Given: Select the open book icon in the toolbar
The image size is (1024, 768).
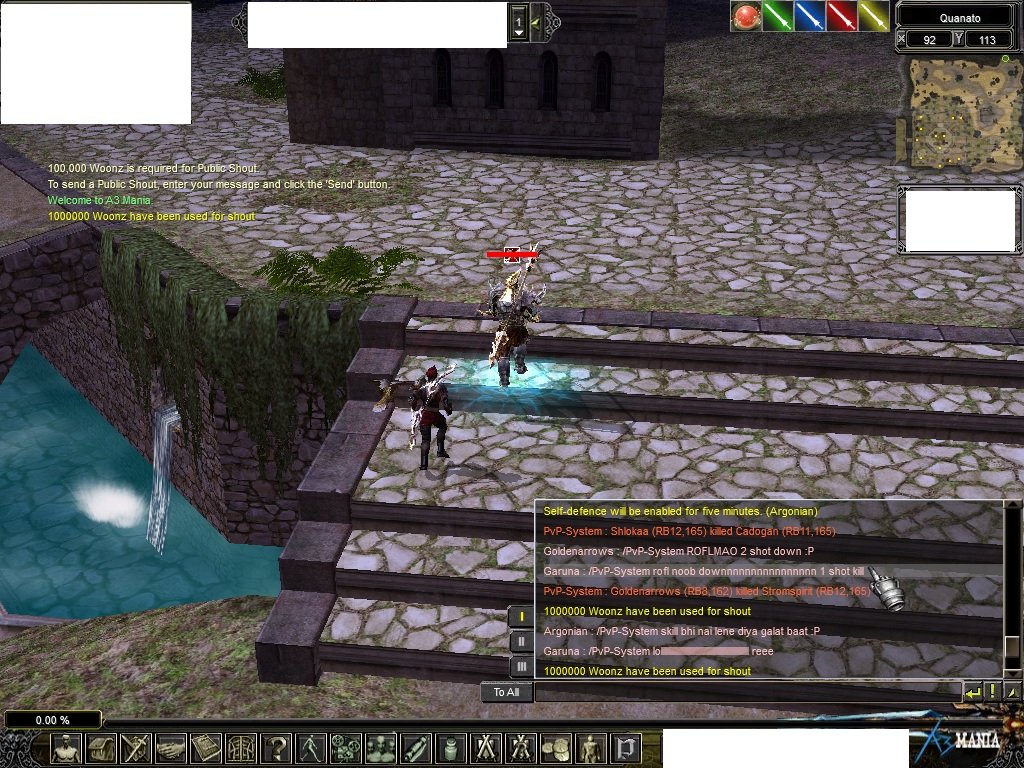Looking at the screenshot, I should click(x=206, y=748).
